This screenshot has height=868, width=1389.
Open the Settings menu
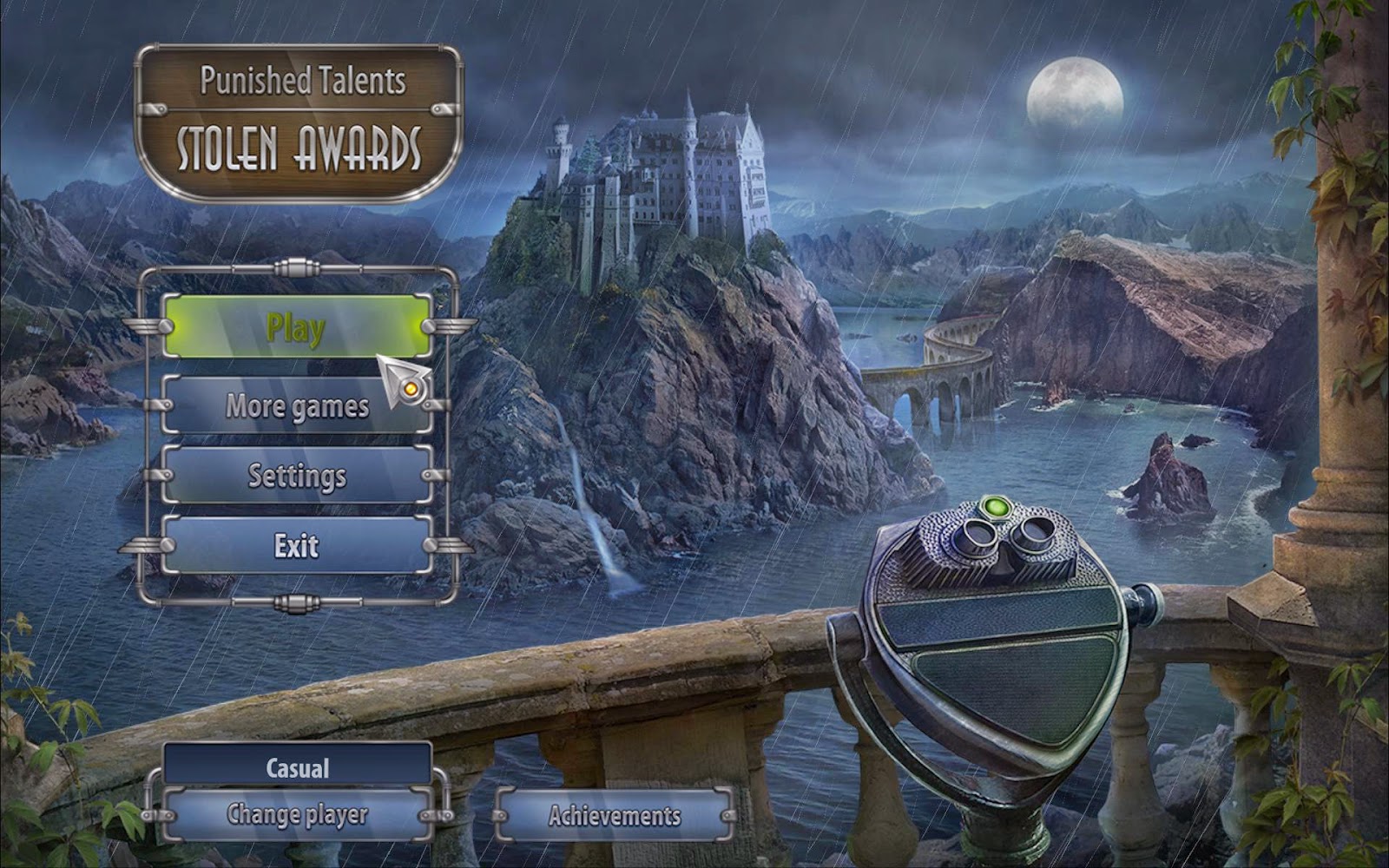point(296,476)
